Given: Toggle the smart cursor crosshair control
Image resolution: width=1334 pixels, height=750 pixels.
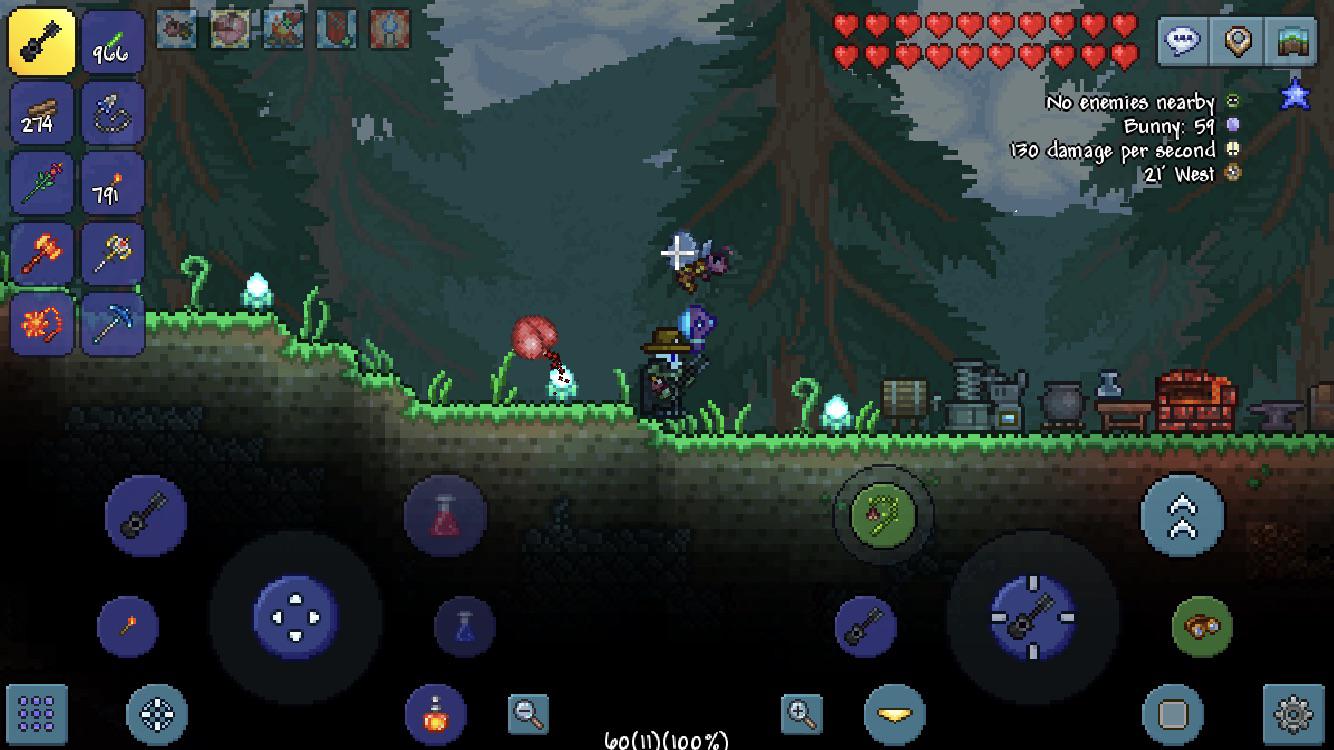Looking at the screenshot, I should (158, 712).
